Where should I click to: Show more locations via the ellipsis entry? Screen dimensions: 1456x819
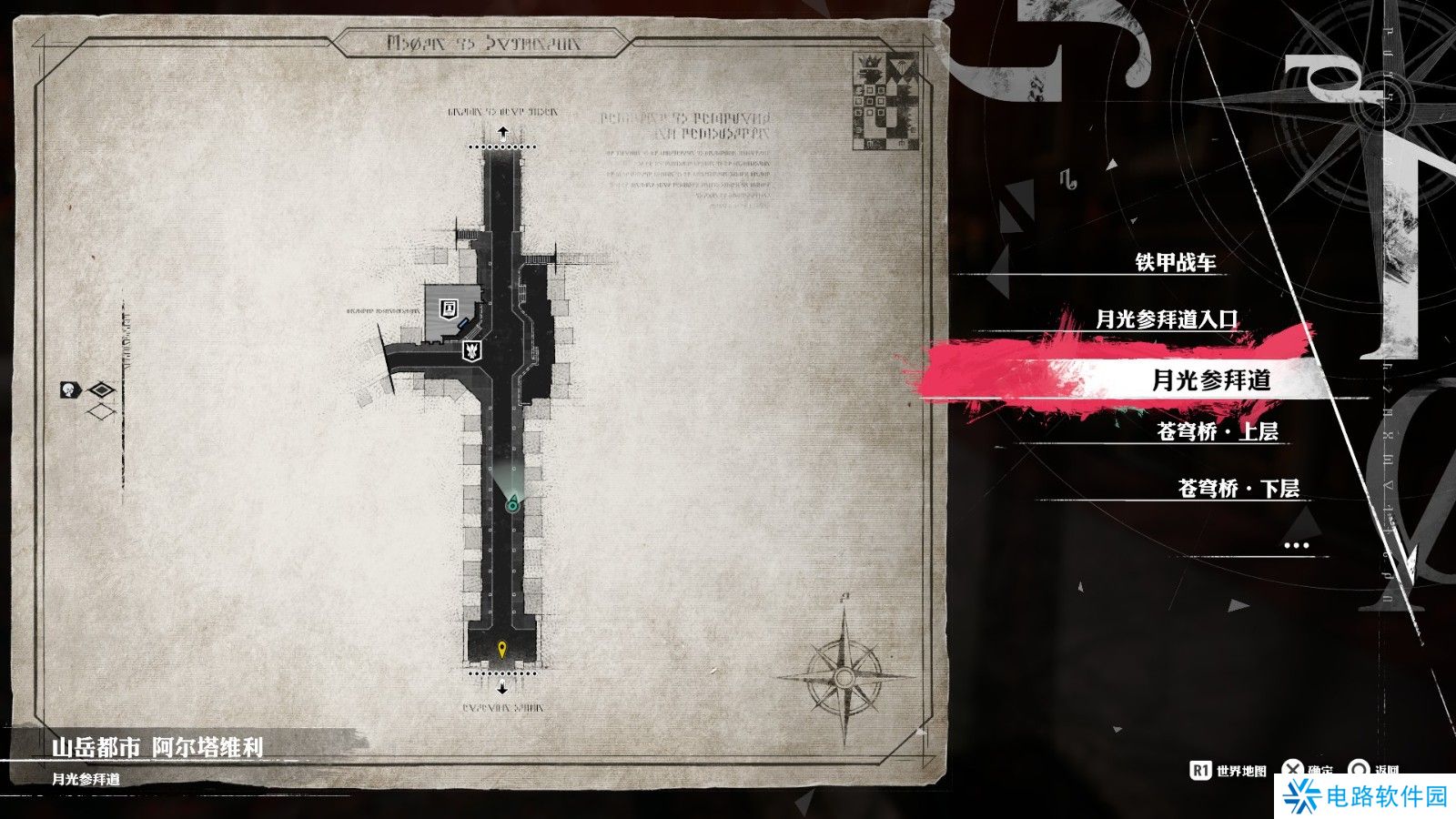tap(1295, 545)
